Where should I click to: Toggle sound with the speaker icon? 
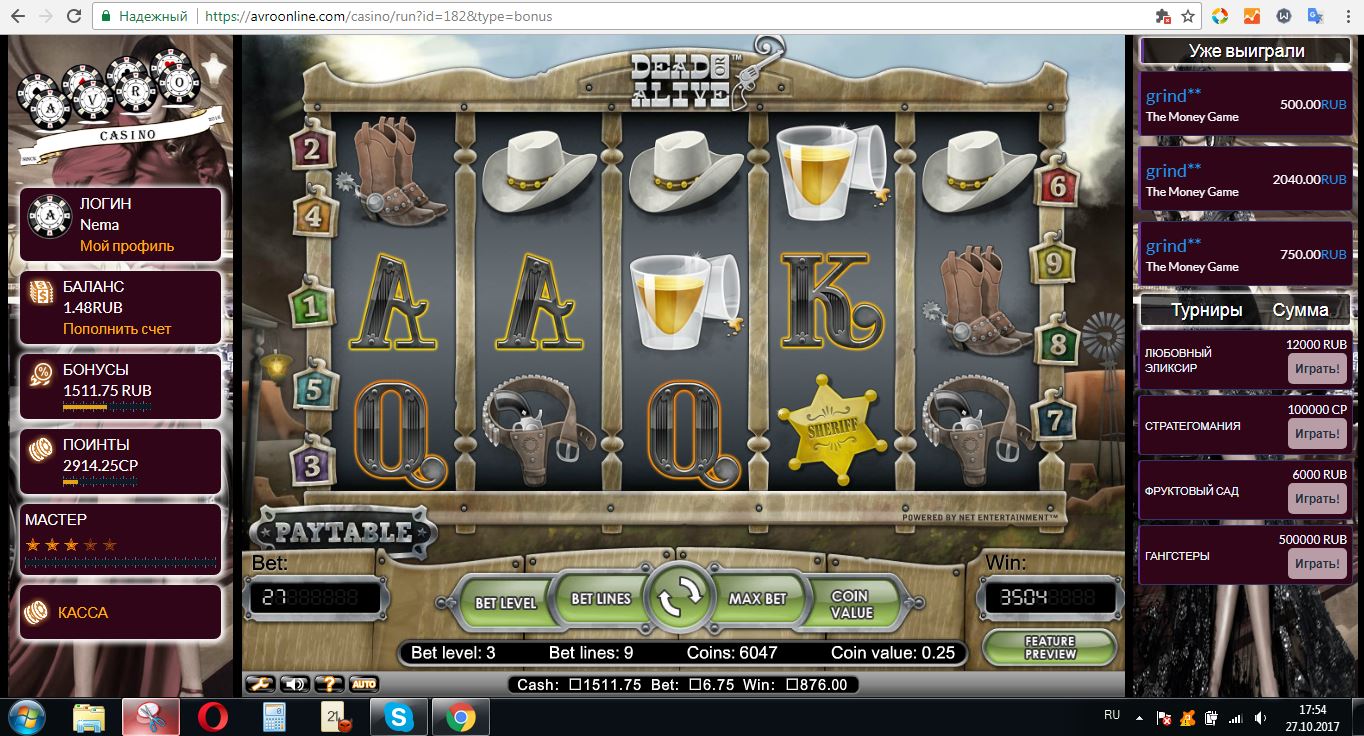tap(294, 684)
